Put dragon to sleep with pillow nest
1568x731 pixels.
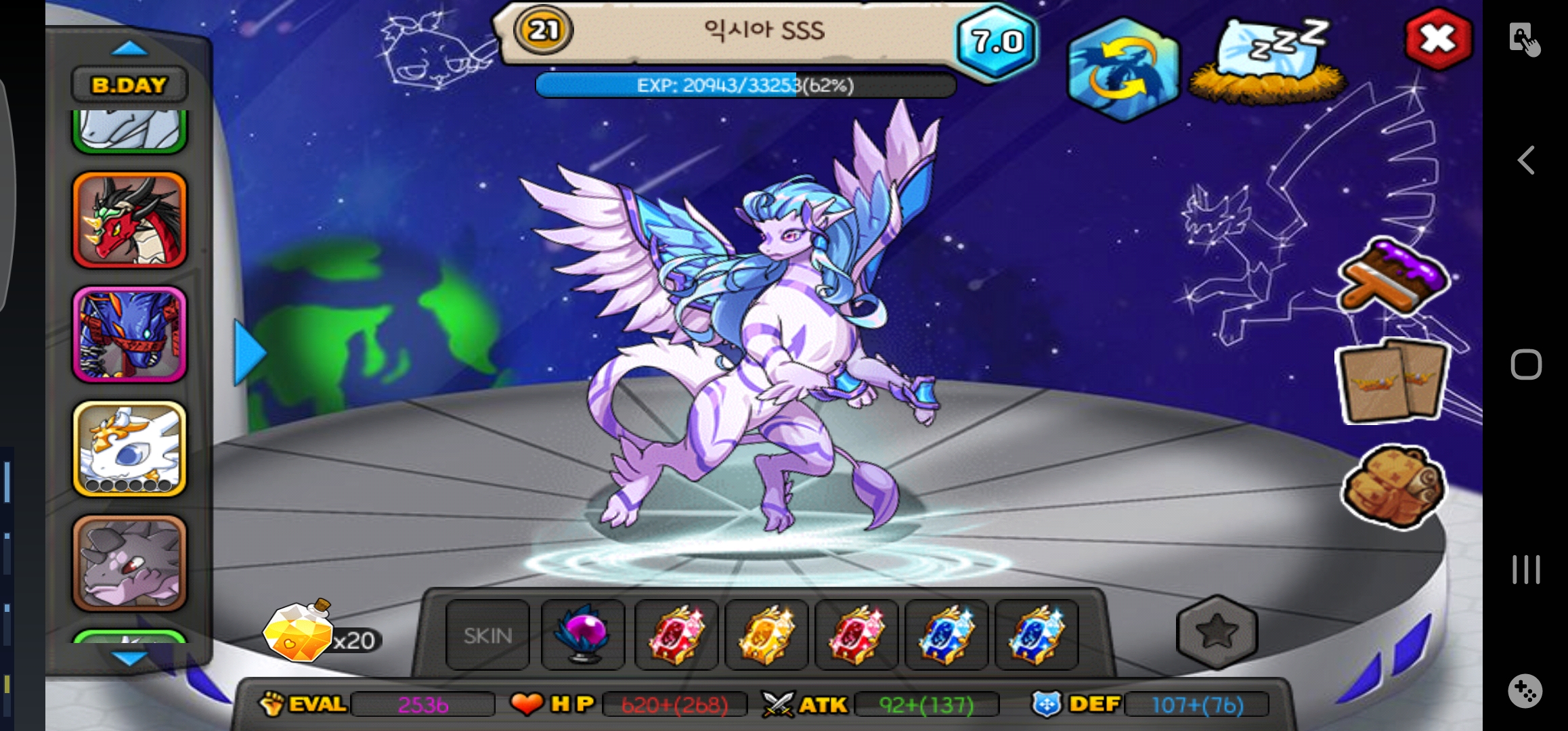[x=1268, y=62]
